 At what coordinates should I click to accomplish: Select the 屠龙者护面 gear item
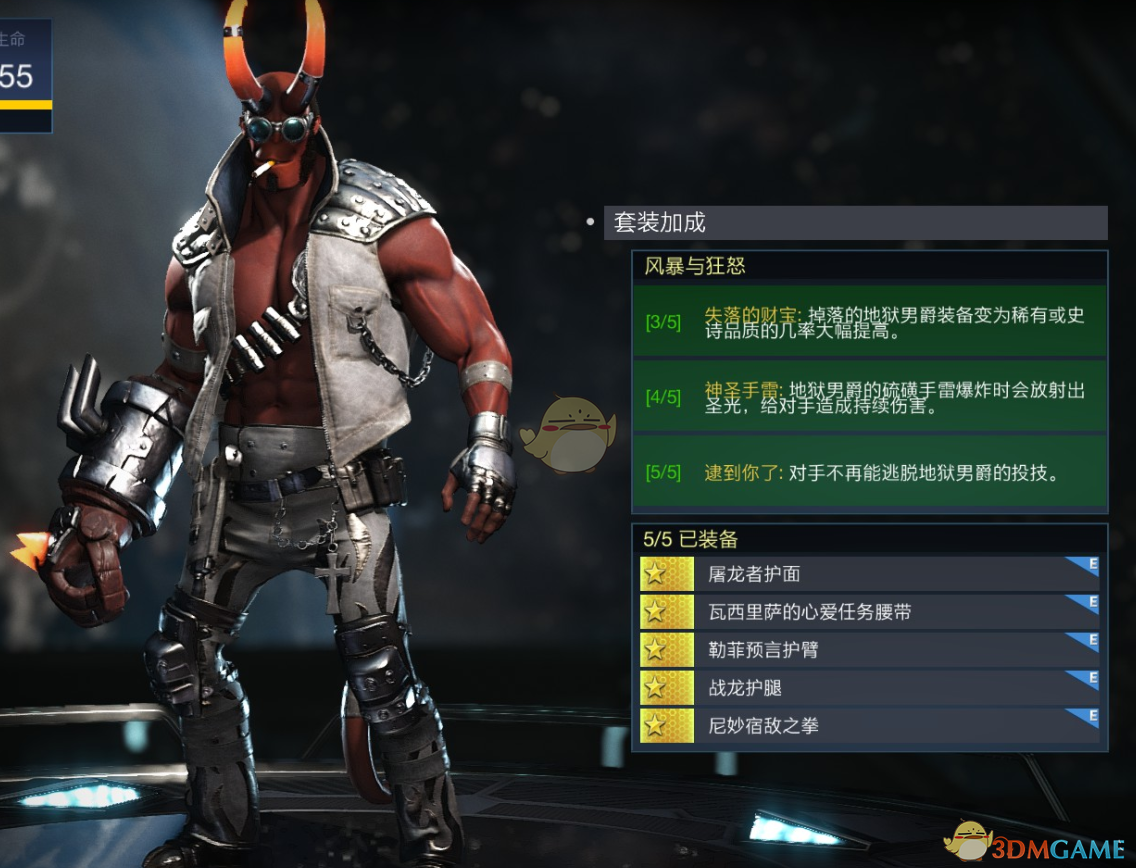point(869,574)
